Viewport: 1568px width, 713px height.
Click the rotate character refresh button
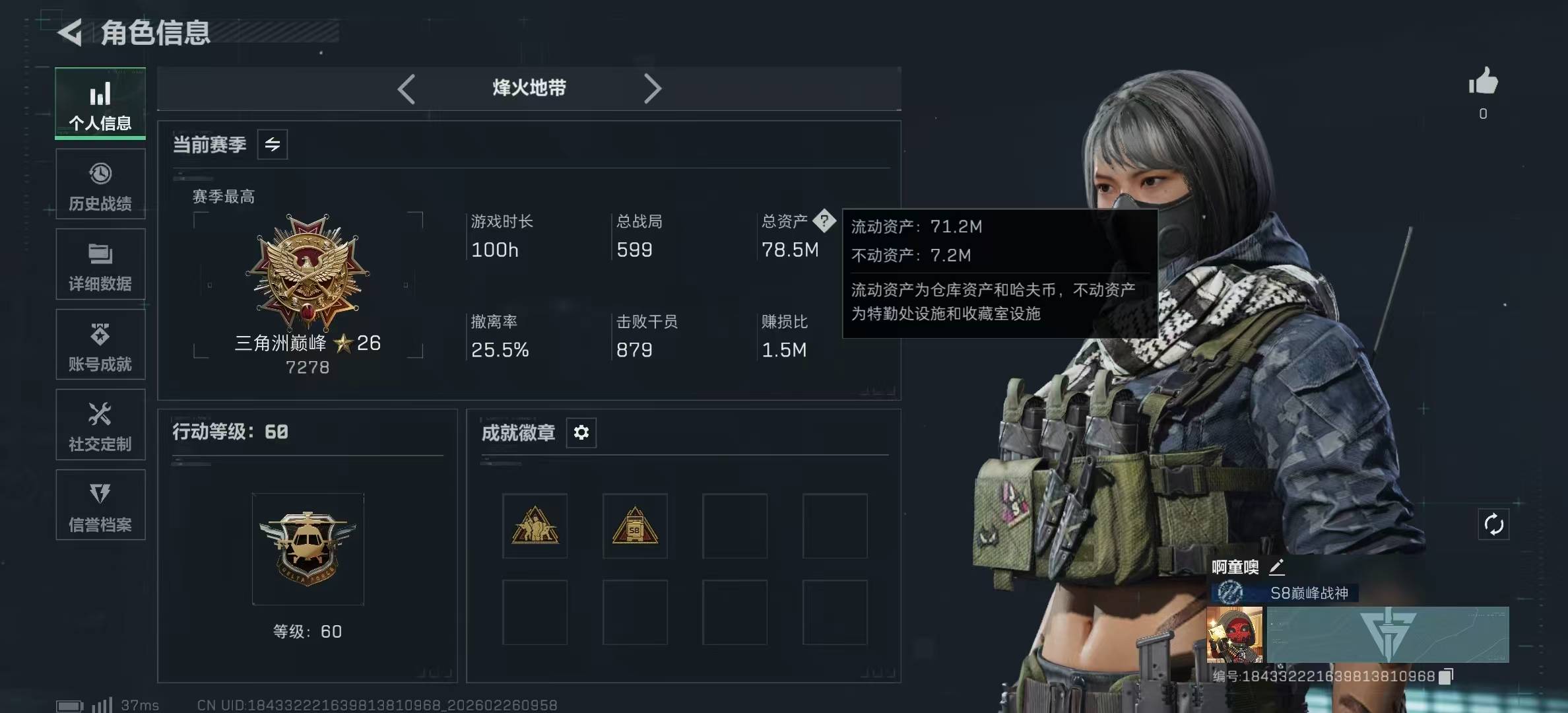(x=1493, y=525)
